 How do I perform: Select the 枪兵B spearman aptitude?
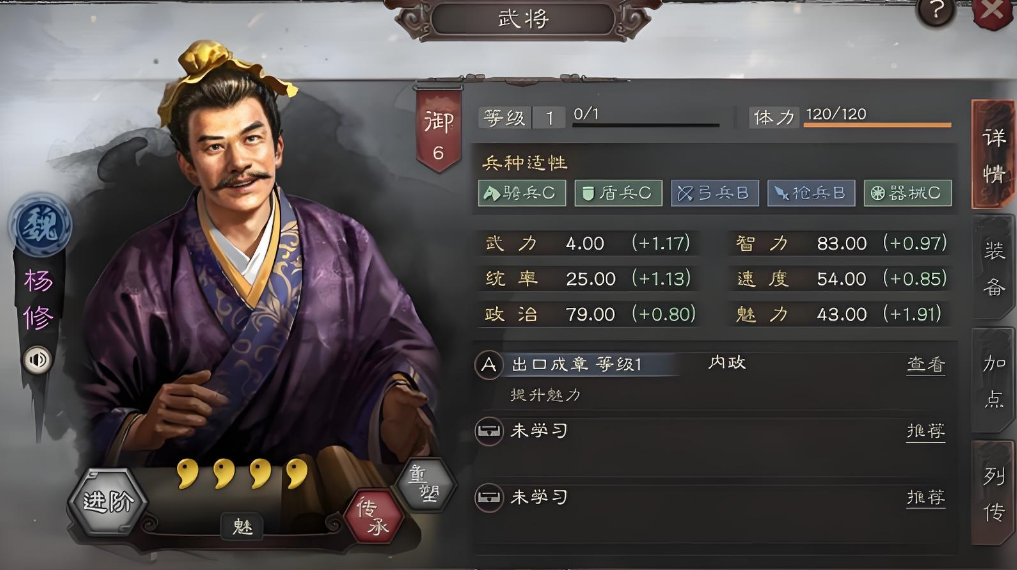click(x=811, y=193)
